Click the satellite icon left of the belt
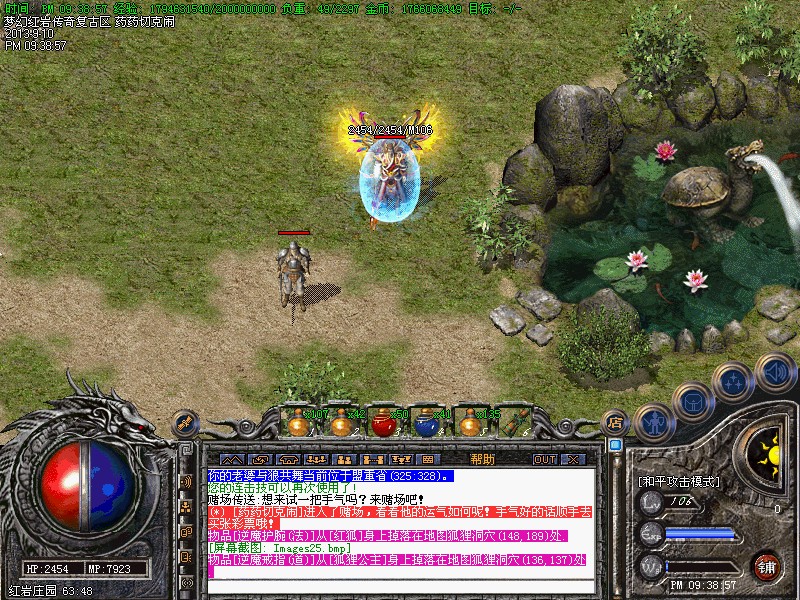This screenshot has width=800, height=600. click(186, 422)
